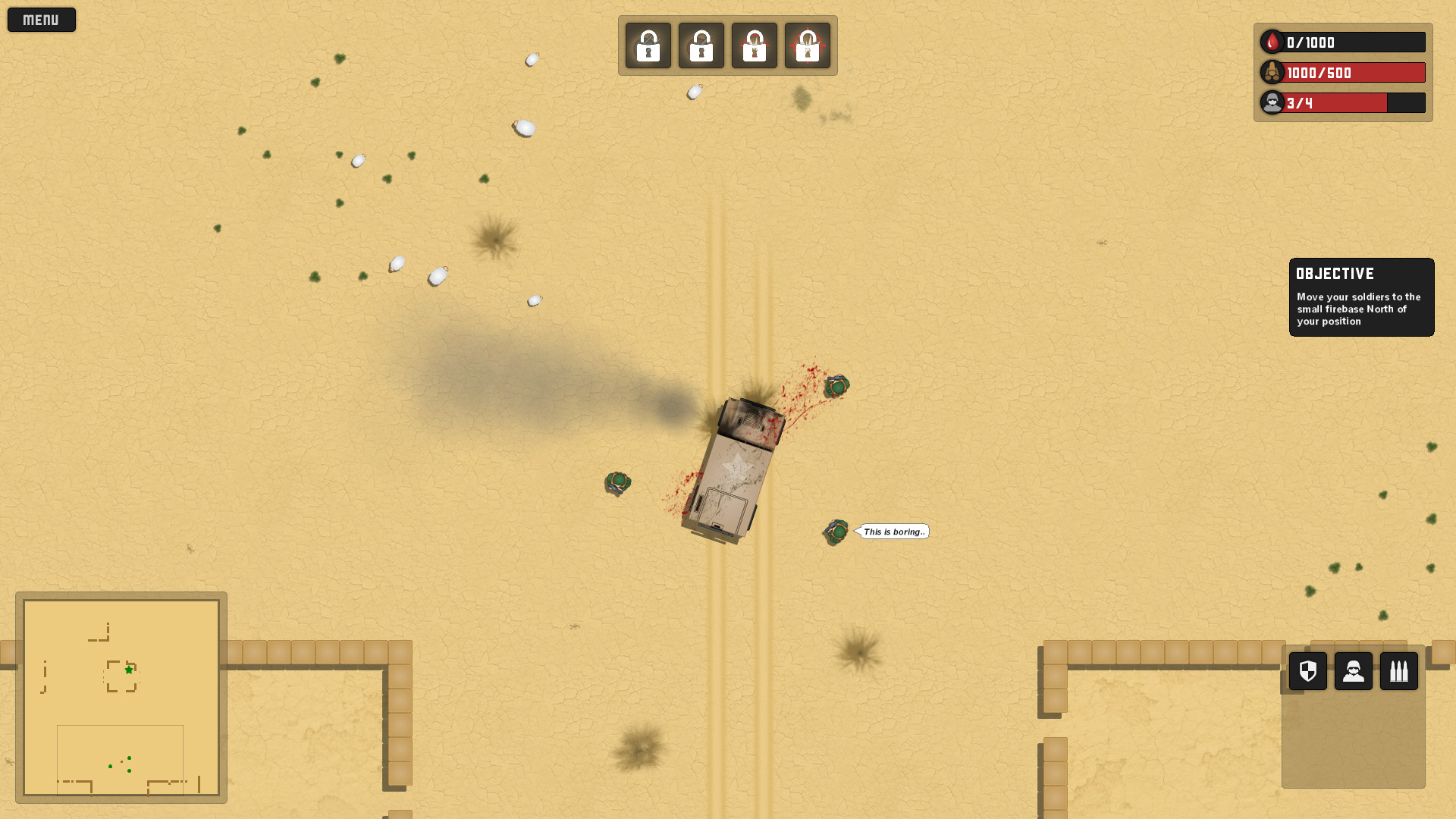The height and width of the screenshot is (819, 1456).
Task: Select the first locked padlock ability icon
Action: 647,45
